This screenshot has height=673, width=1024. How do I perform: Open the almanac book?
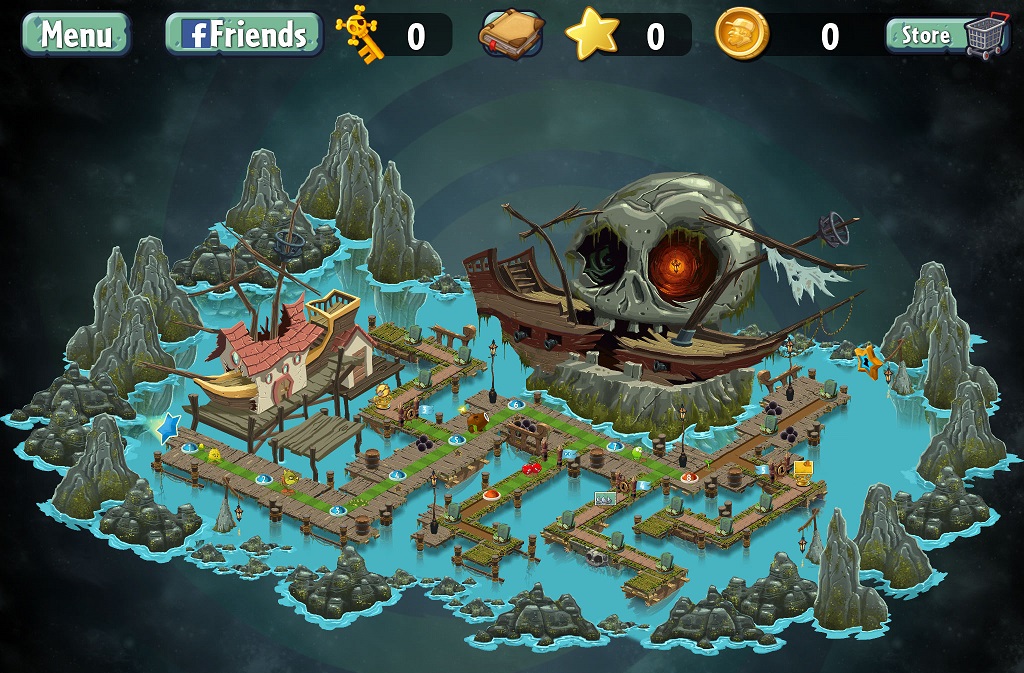tap(510, 35)
